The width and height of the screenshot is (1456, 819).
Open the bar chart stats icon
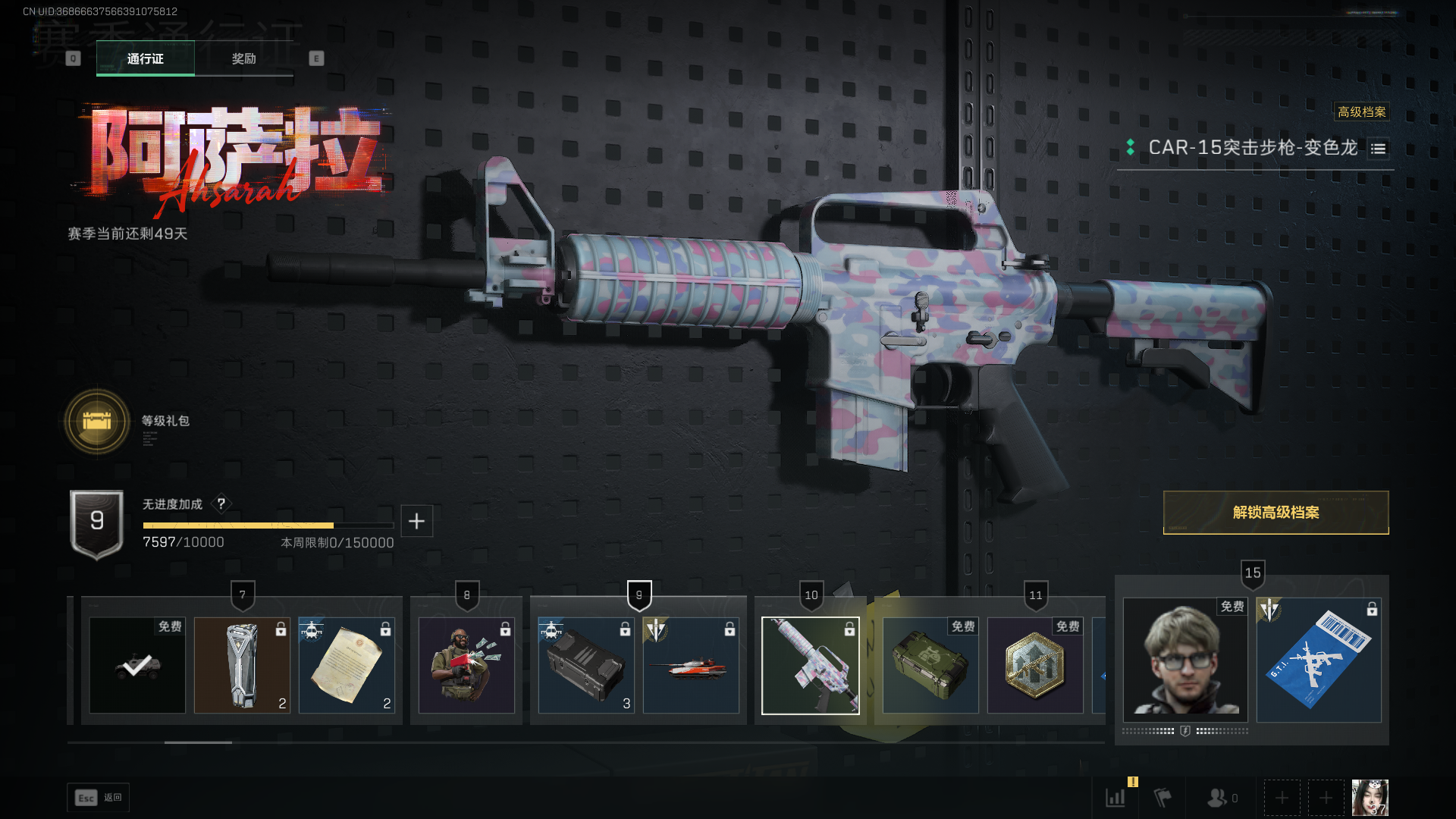1116,798
